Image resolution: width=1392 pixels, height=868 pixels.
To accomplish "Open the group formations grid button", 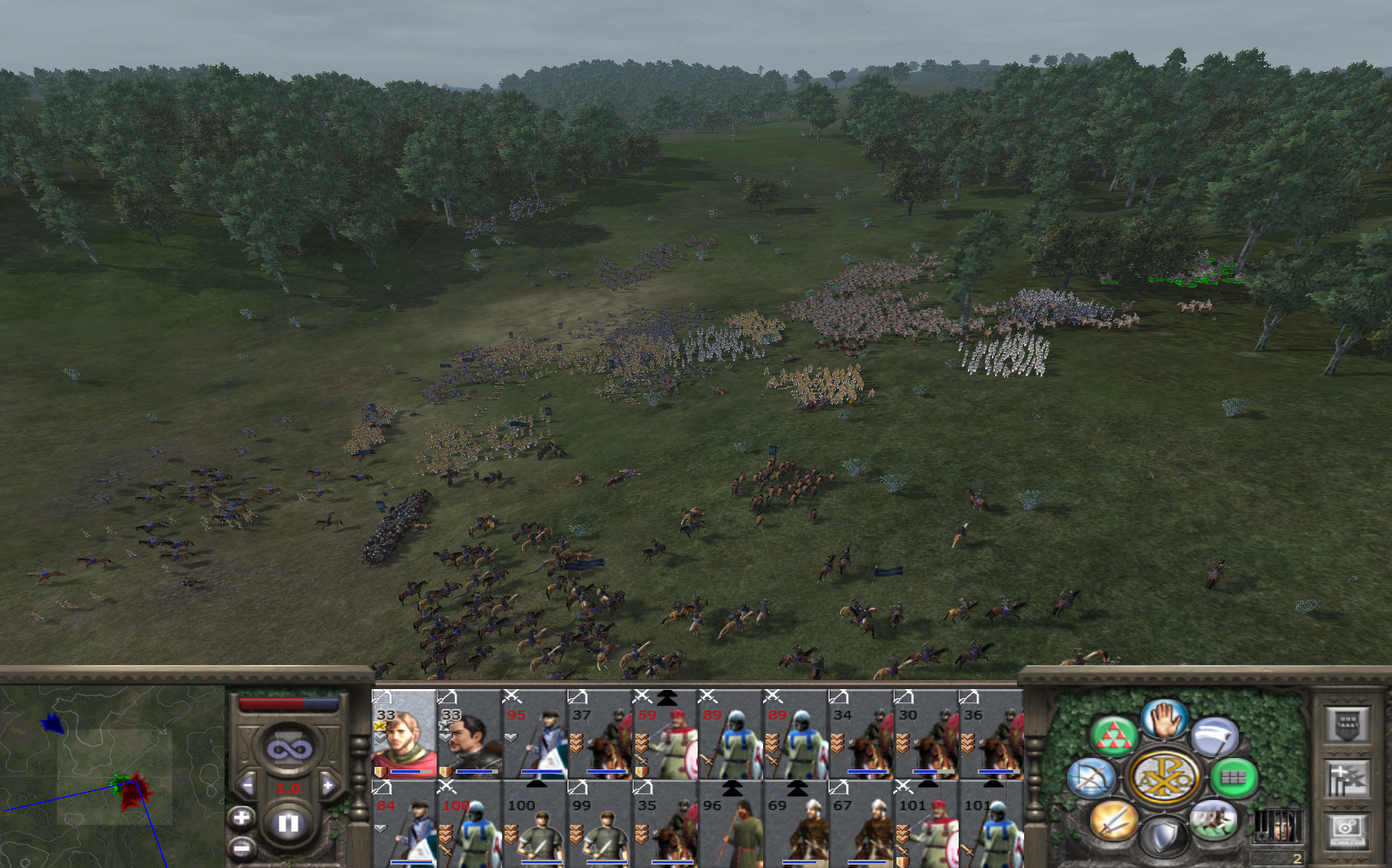I will (x=1234, y=778).
